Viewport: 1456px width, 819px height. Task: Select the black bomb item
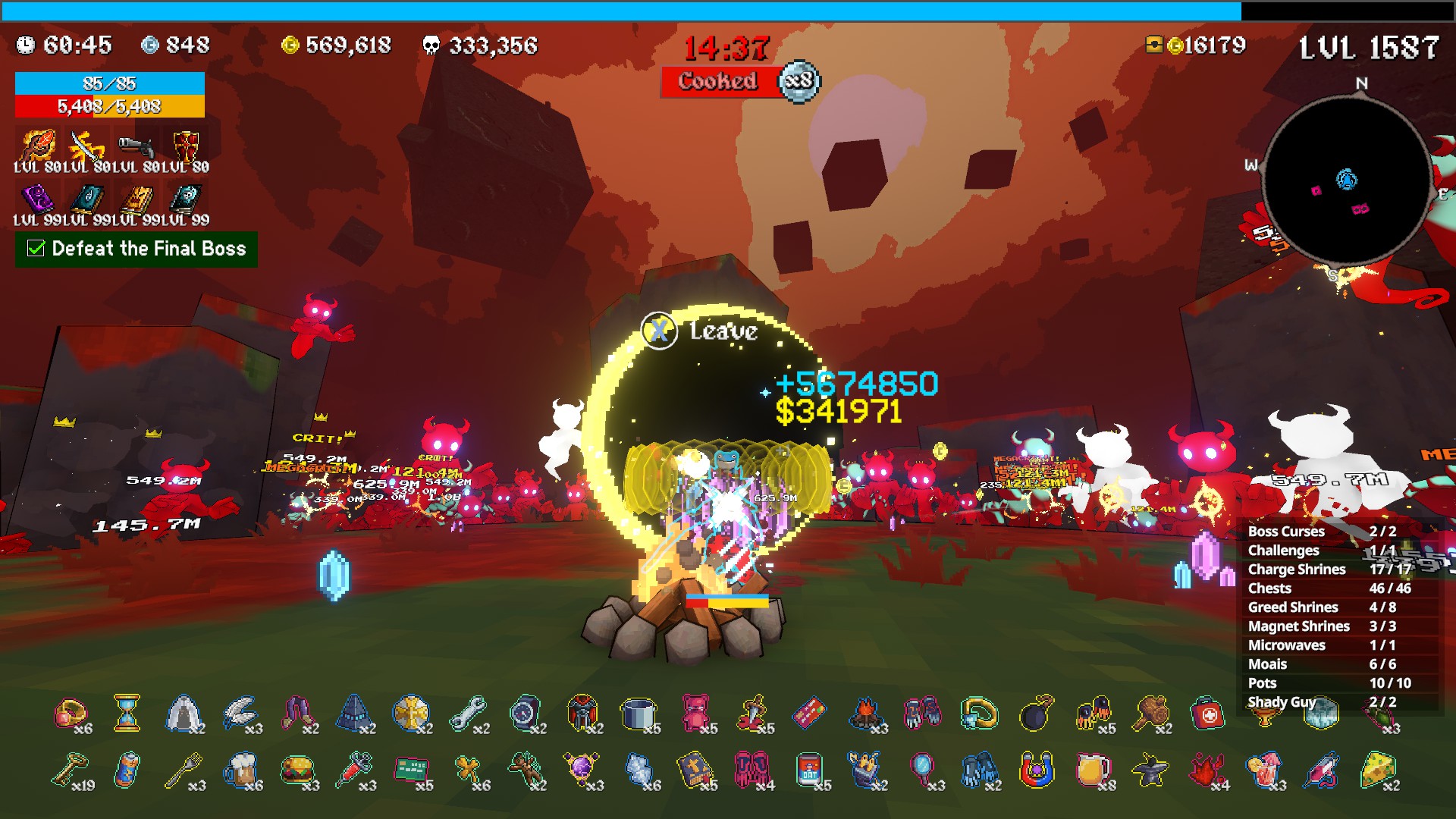pyautogui.click(x=1037, y=714)
